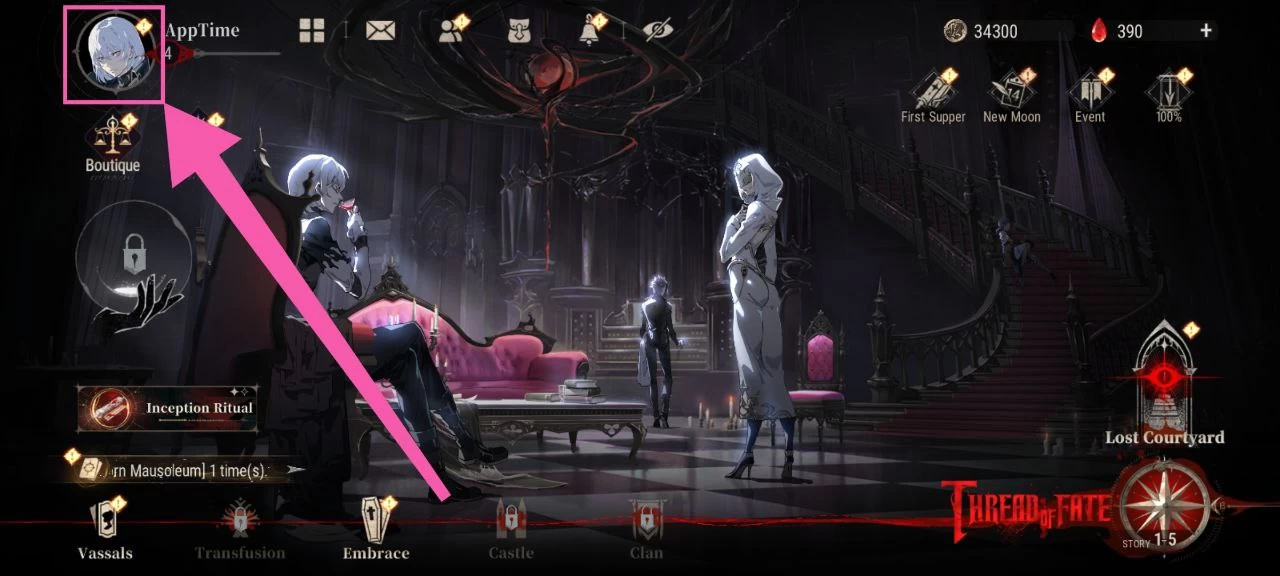Open the New Moon calendar

click(1011, 96)
